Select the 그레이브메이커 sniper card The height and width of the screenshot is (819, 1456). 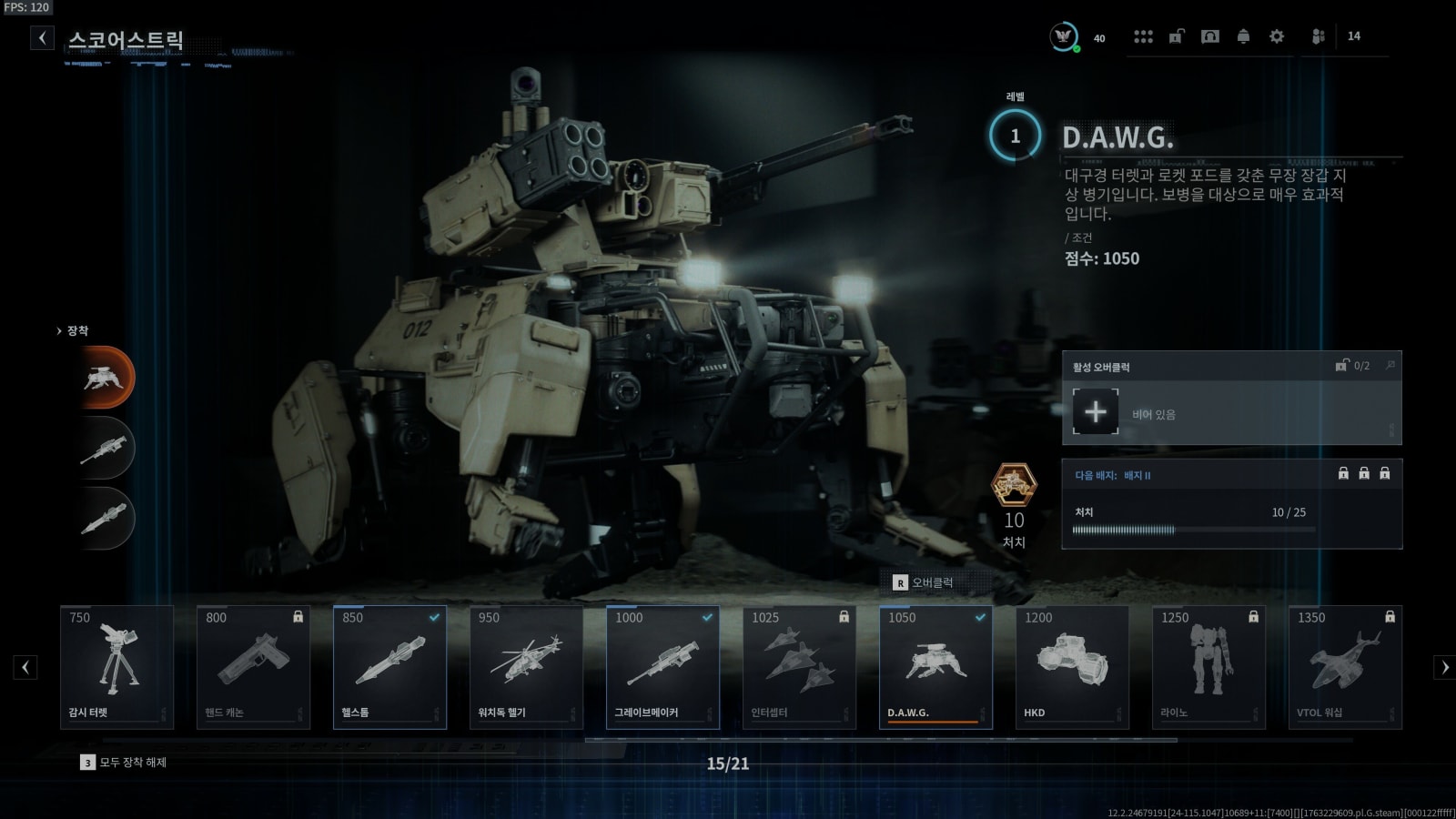pos(662,667)
